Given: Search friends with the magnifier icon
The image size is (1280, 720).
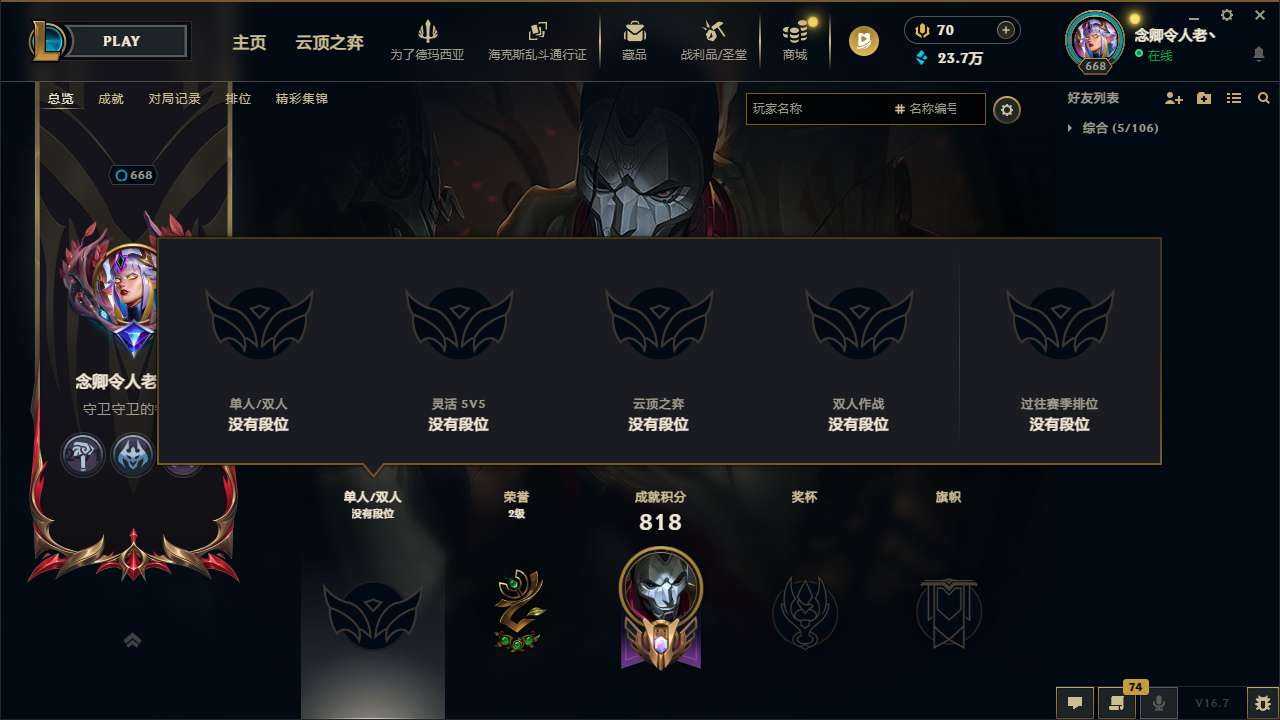Looking at the screenshot, I should (x=1264, y=98).
